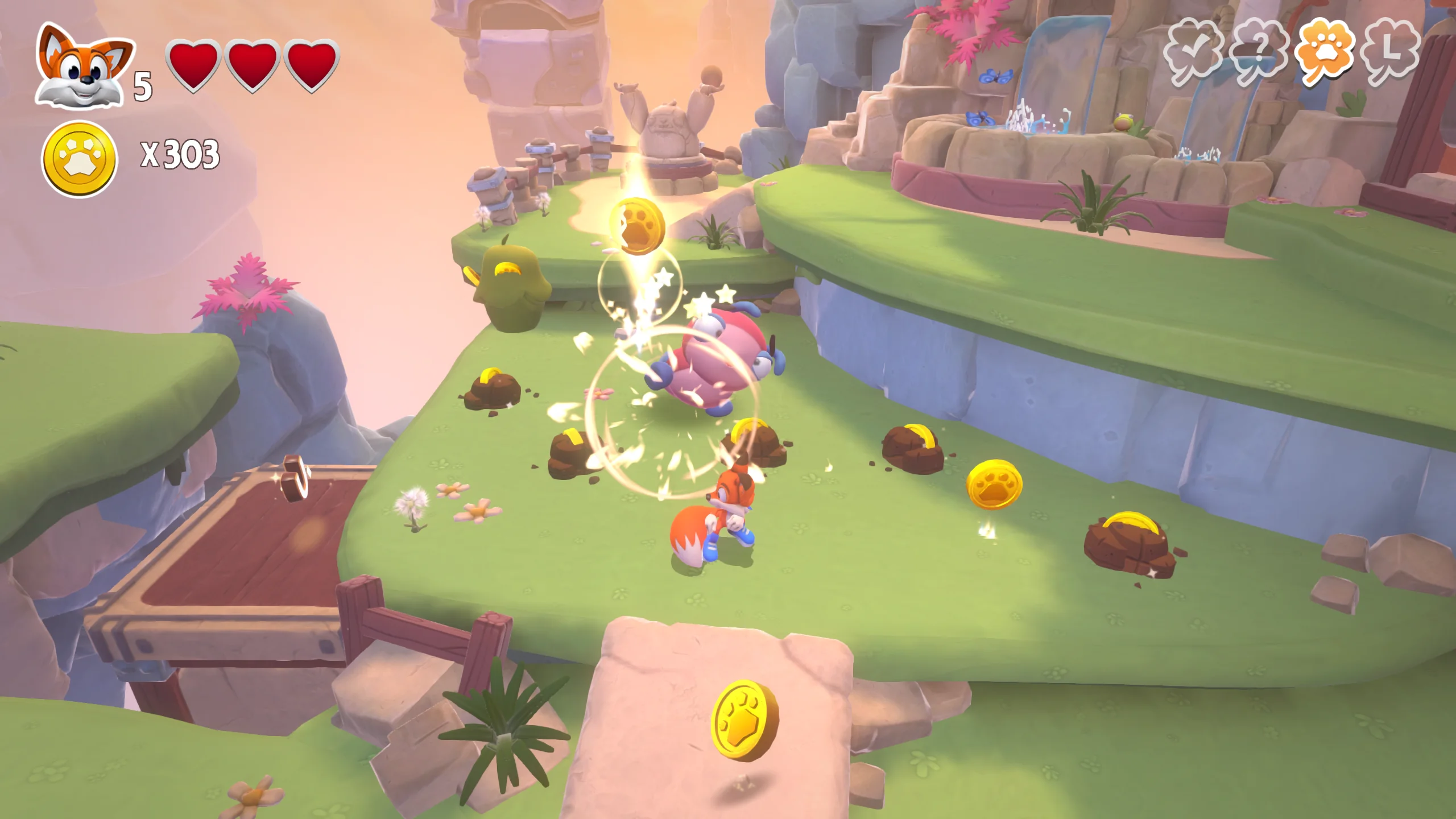Click the letter L clover icon
Screen dimensions: 1456x819
pos(1392,51)
